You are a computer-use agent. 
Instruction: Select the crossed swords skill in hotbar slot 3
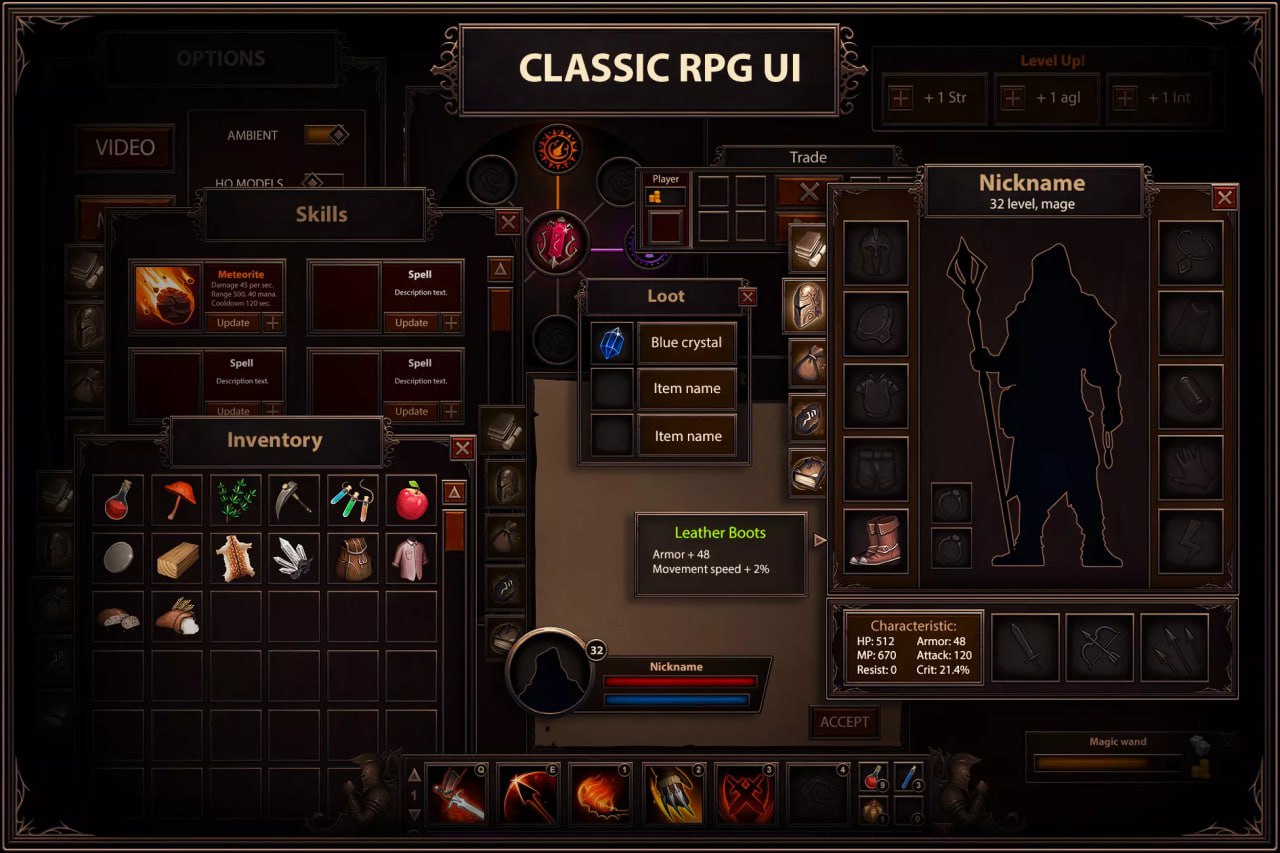(745, 793)
